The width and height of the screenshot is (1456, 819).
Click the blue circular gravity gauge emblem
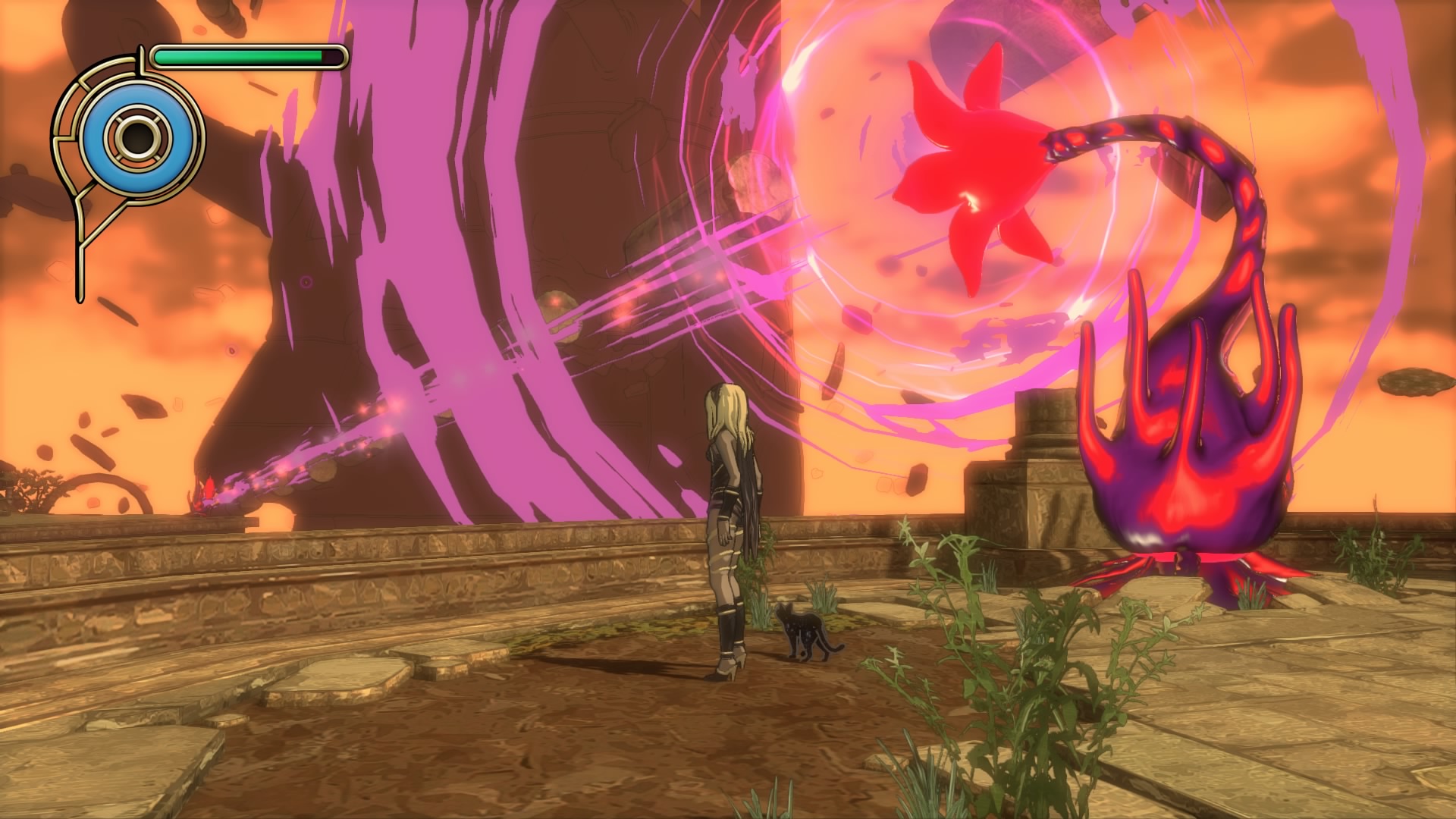coord(137,137)
